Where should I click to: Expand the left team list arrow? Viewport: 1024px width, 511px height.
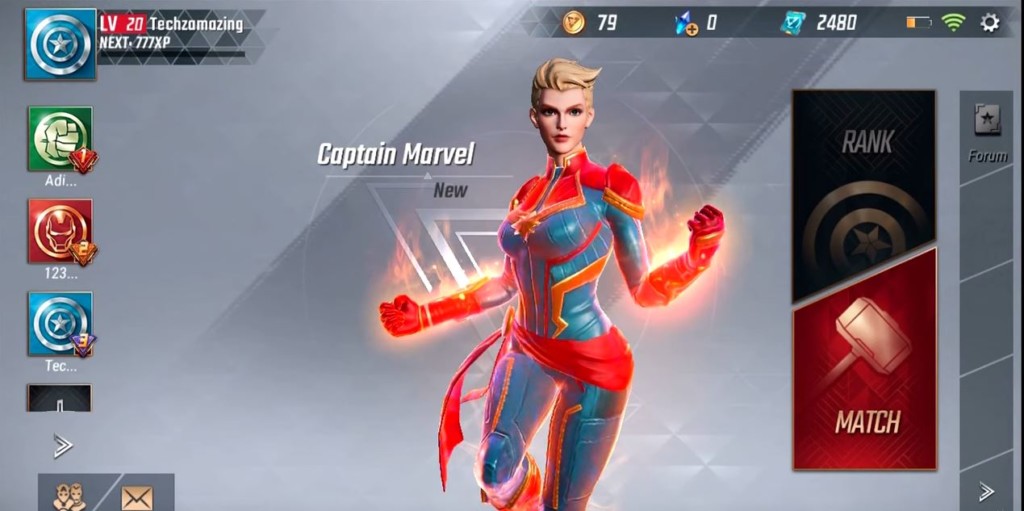(62, 446)
